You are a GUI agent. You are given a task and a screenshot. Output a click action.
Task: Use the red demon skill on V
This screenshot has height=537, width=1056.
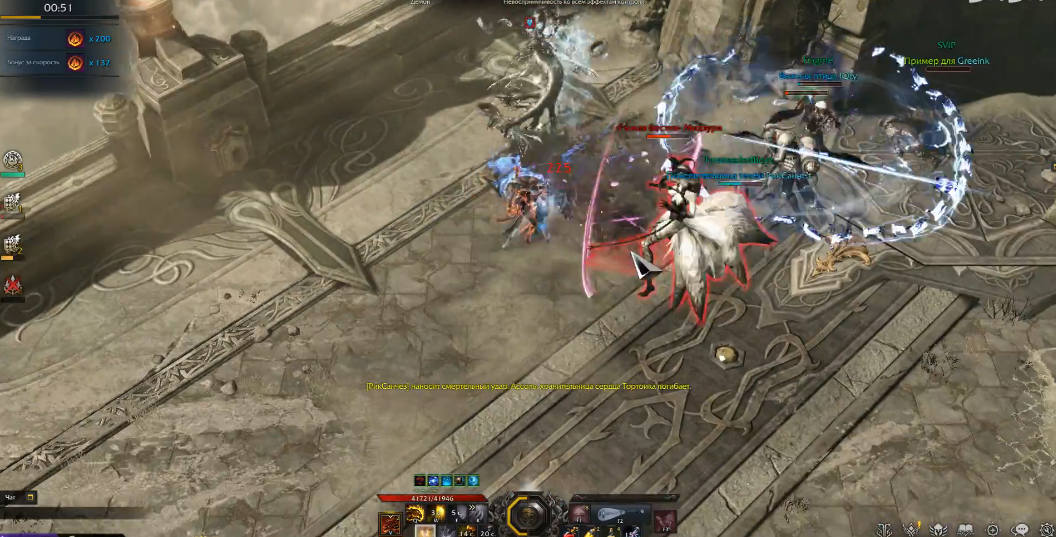pos(390,522)
